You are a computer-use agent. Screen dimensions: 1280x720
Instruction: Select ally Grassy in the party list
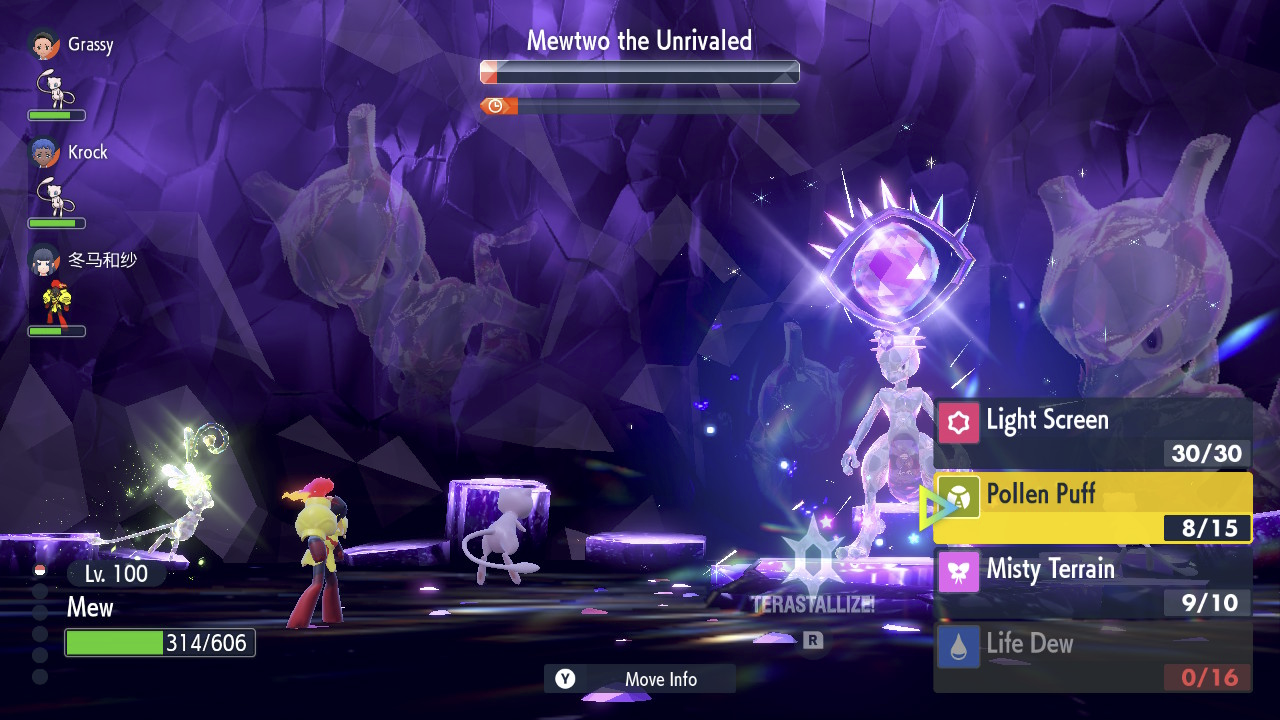point(72,46)
